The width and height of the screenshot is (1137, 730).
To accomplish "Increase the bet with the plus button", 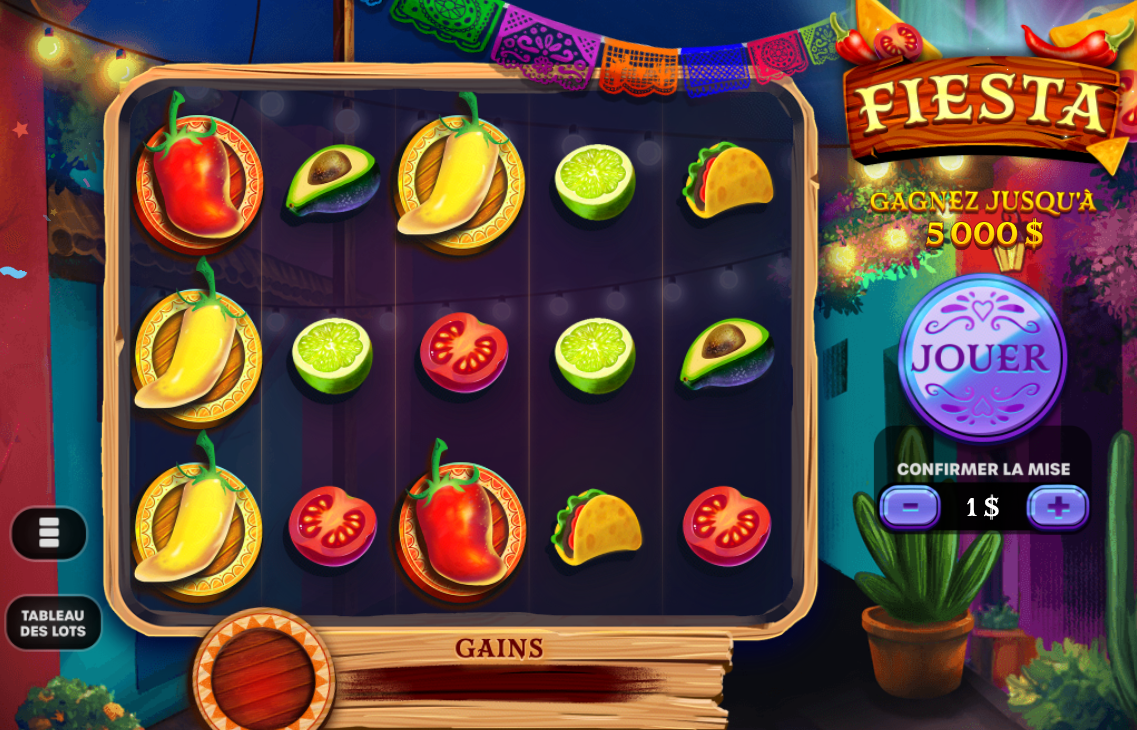I will [1058, 507].
